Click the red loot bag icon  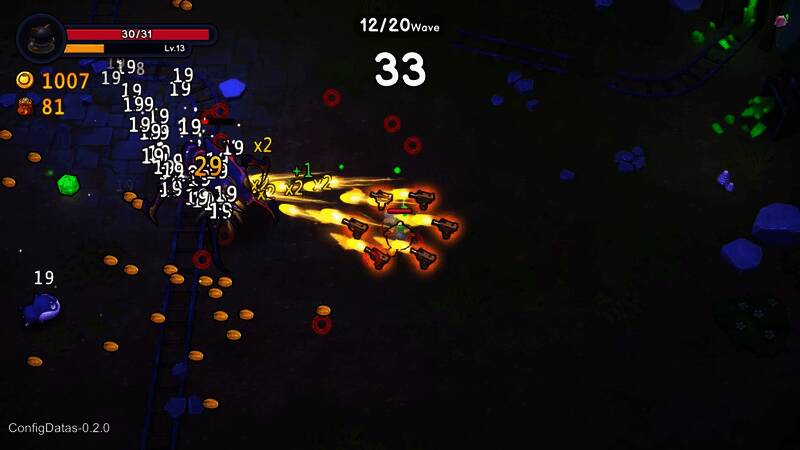click(25, 106)
